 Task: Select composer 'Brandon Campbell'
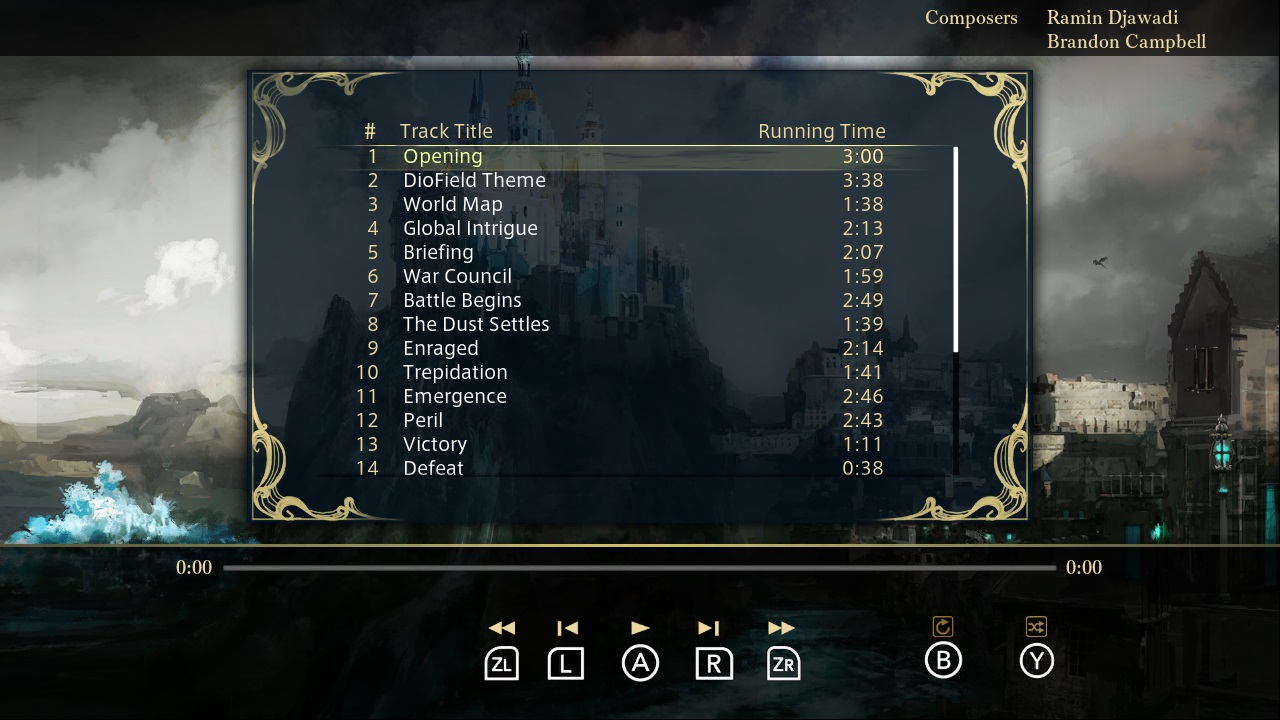[x=1127, y=41]
